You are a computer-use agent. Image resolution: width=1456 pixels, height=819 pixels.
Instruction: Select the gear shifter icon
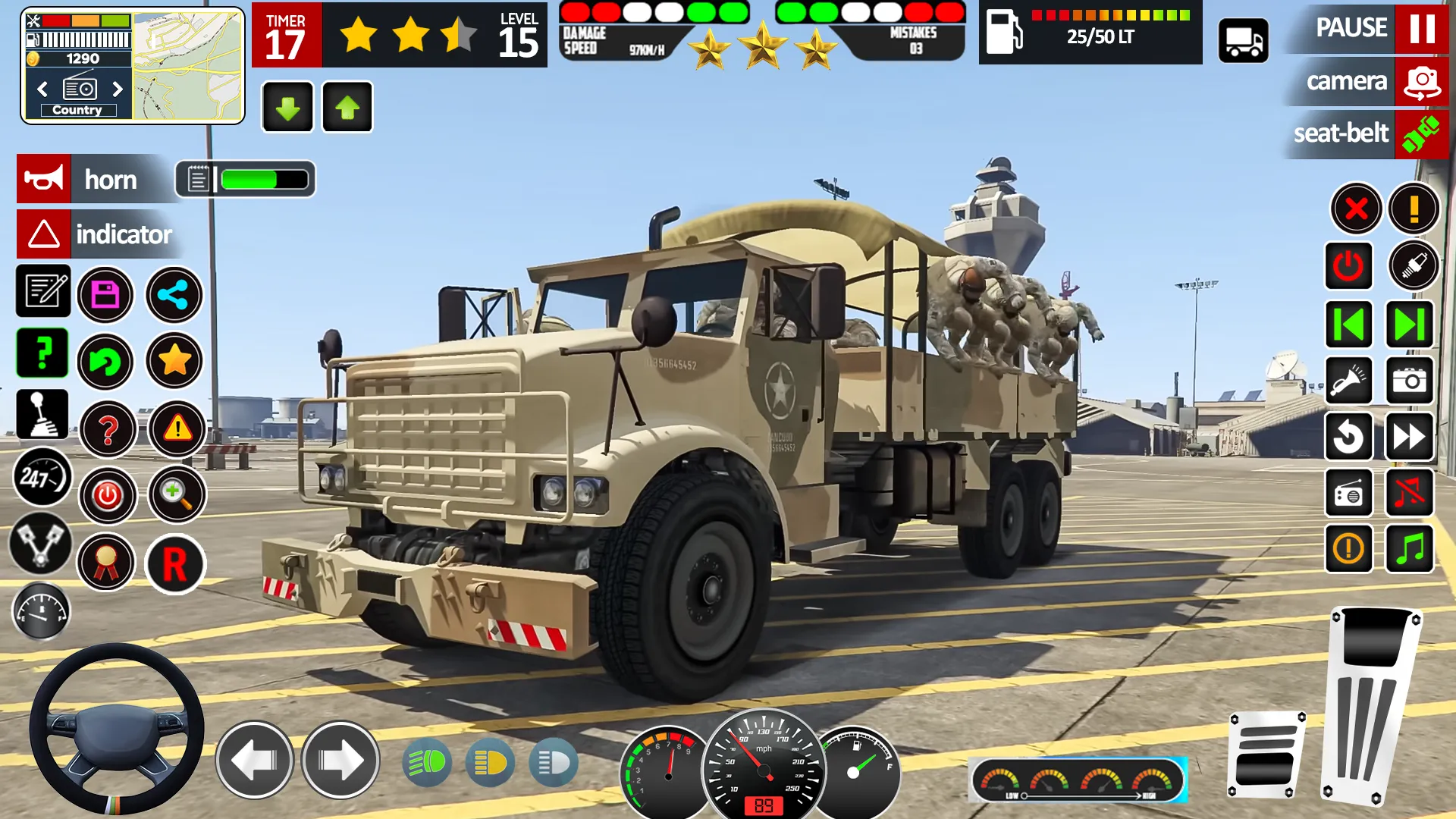point(42,414)
